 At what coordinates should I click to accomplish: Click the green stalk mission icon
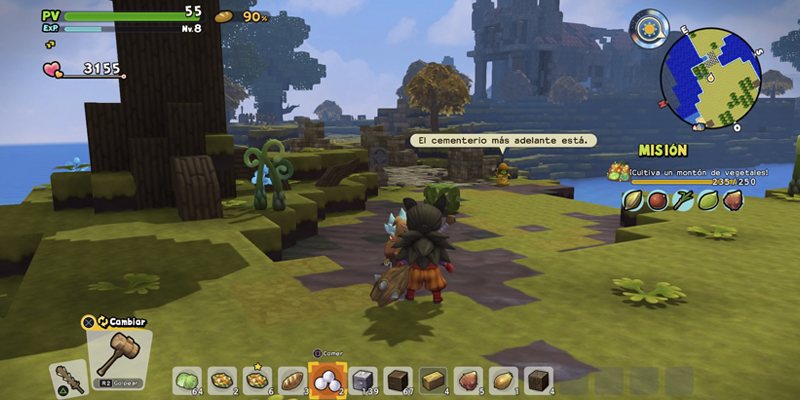(x=682, y=200)
